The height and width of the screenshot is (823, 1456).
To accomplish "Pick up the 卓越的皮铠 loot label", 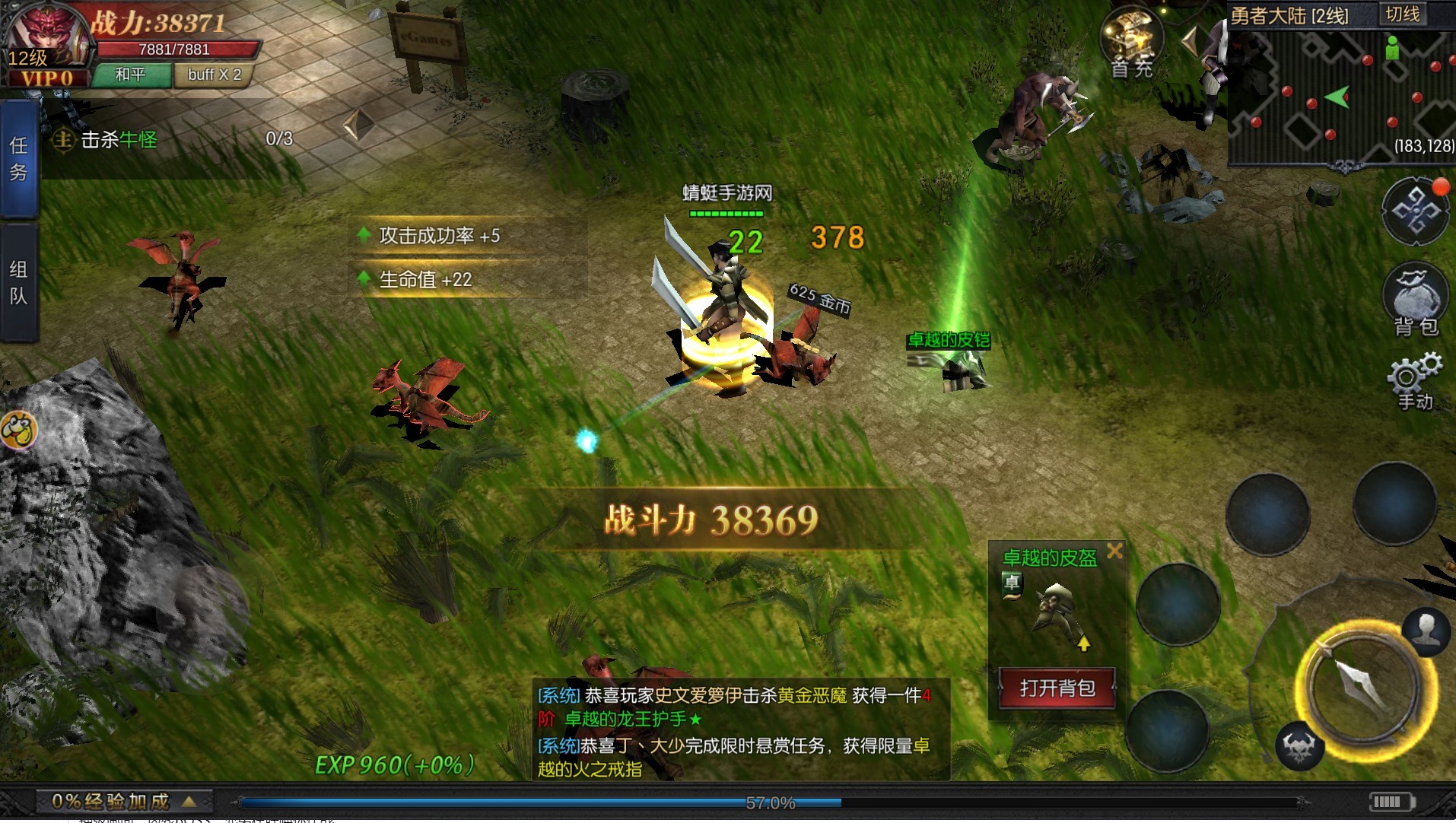I will pos(948,341).
